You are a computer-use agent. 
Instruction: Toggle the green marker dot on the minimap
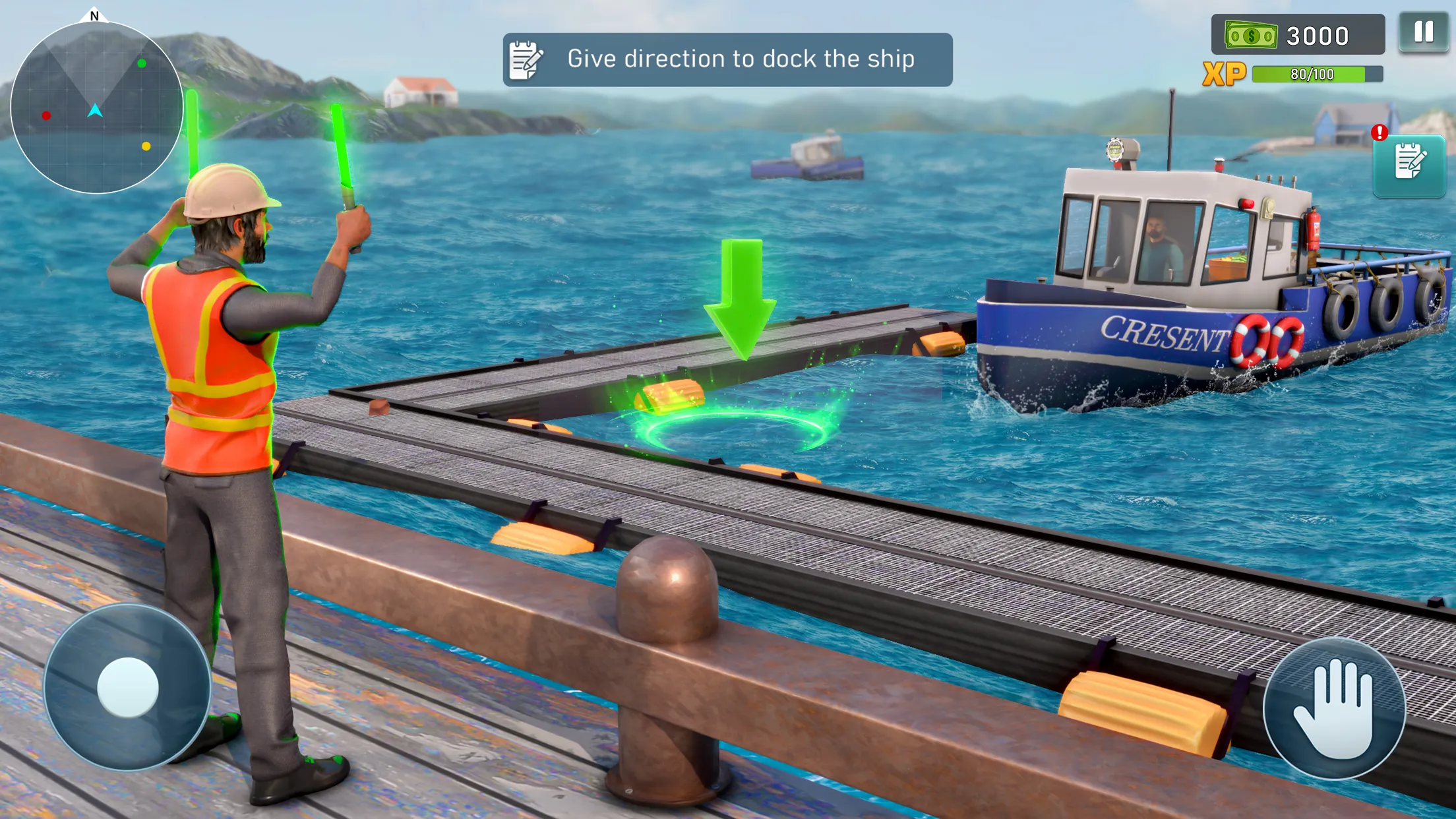click(x=140, y=63)
